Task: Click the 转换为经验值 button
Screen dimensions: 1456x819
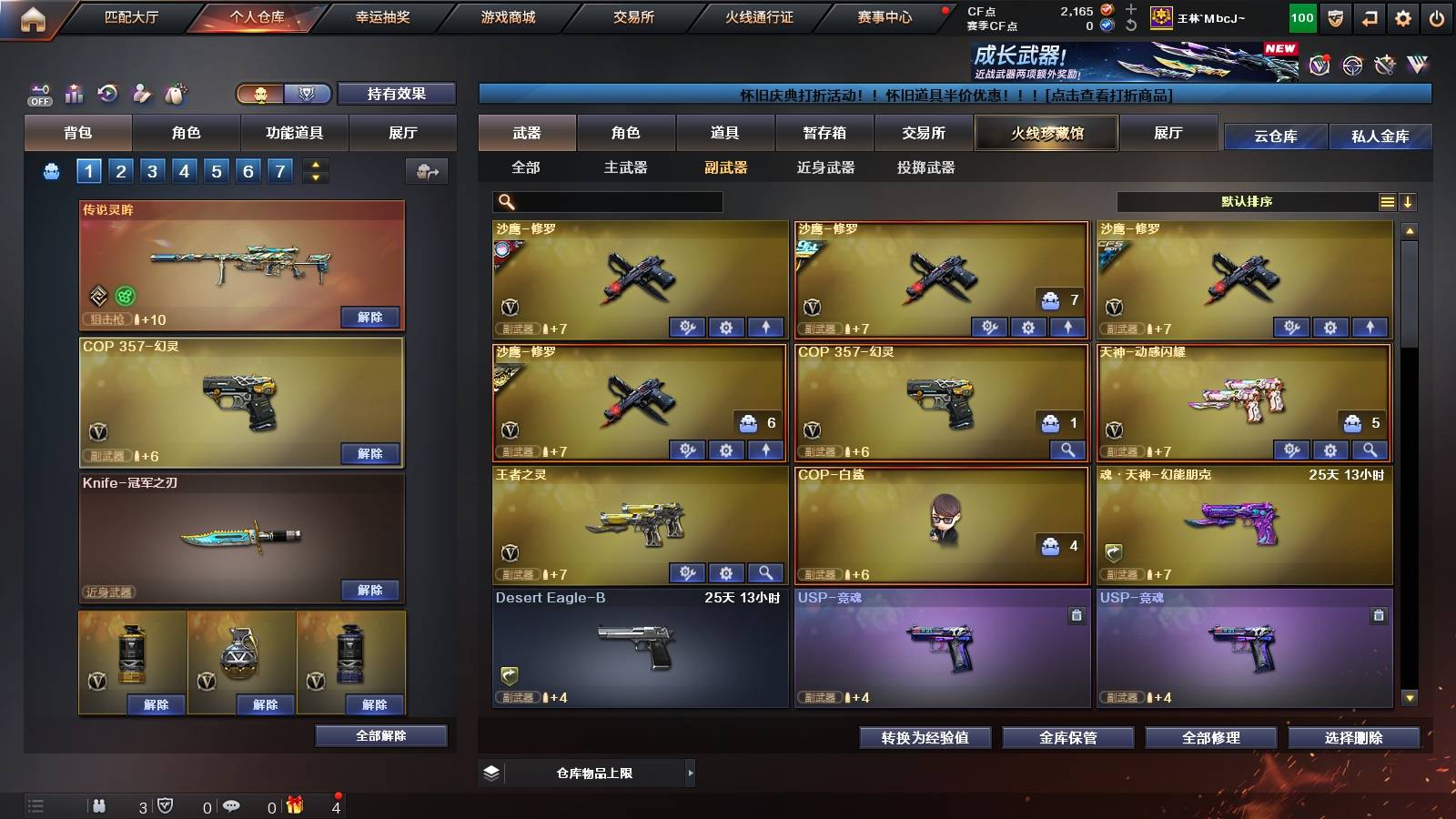Action: click(925, 738)
